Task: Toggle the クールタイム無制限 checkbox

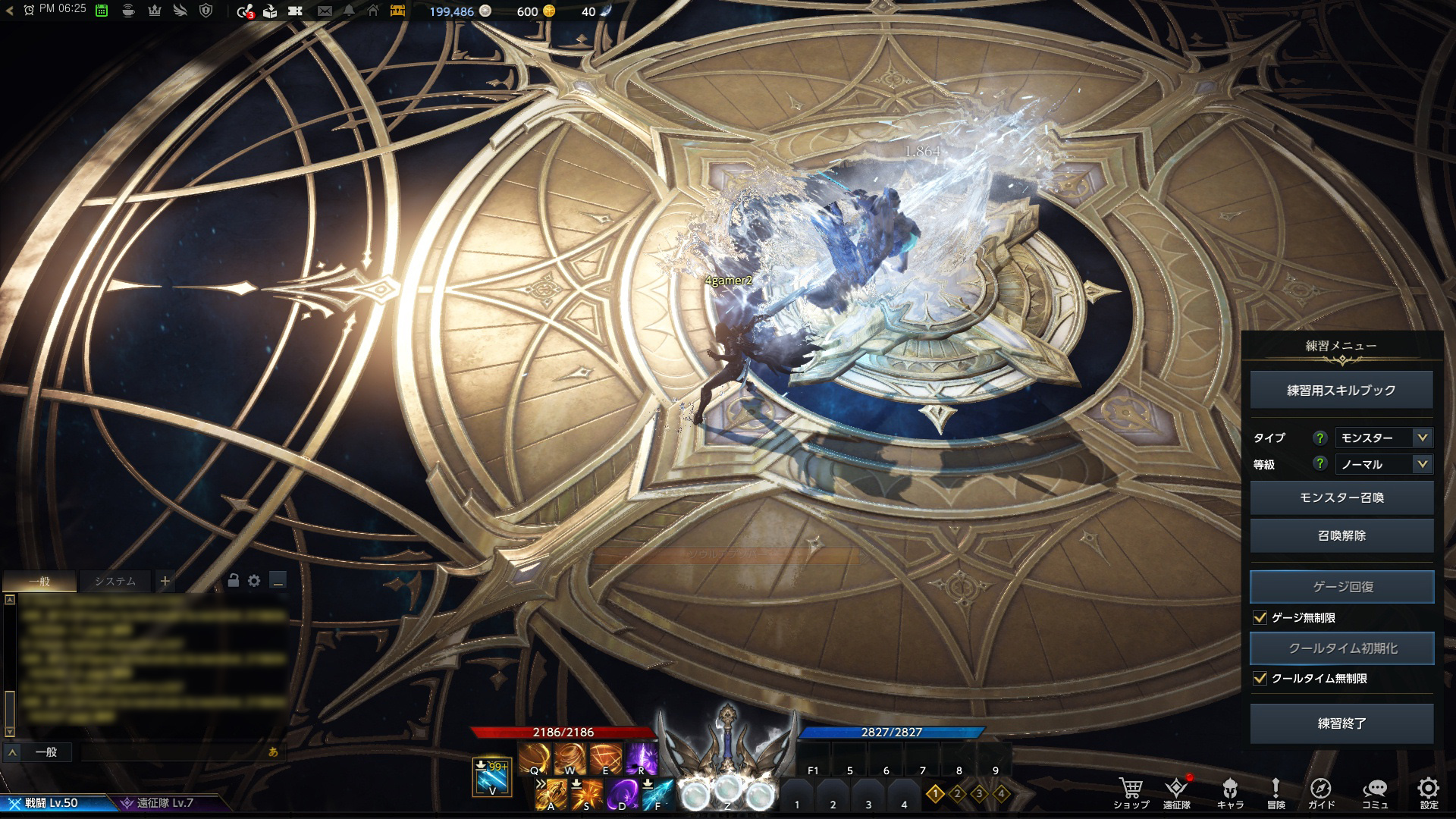Action: click(x=1260, y=679)
